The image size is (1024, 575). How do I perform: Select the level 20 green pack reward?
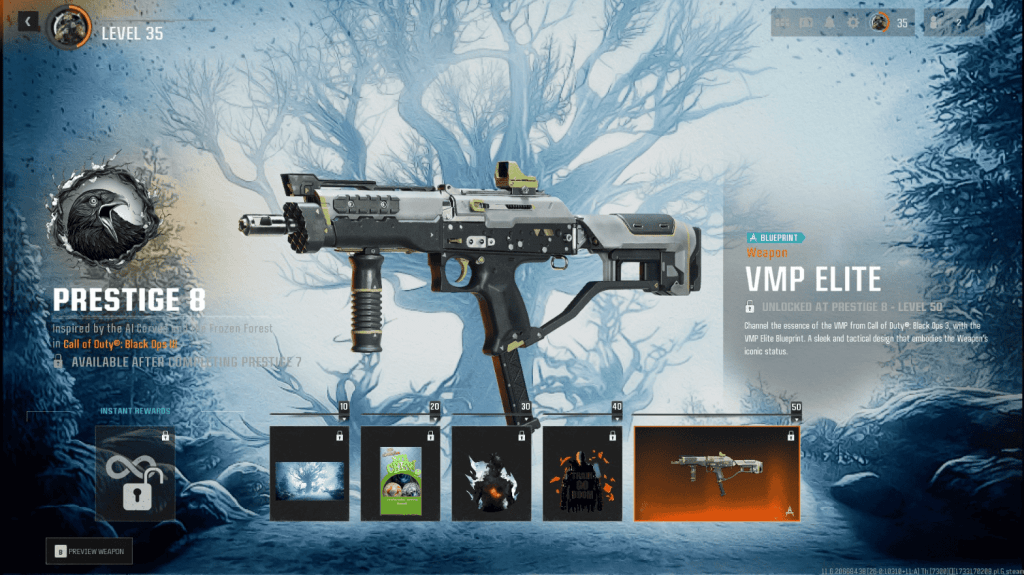[400, 473]
